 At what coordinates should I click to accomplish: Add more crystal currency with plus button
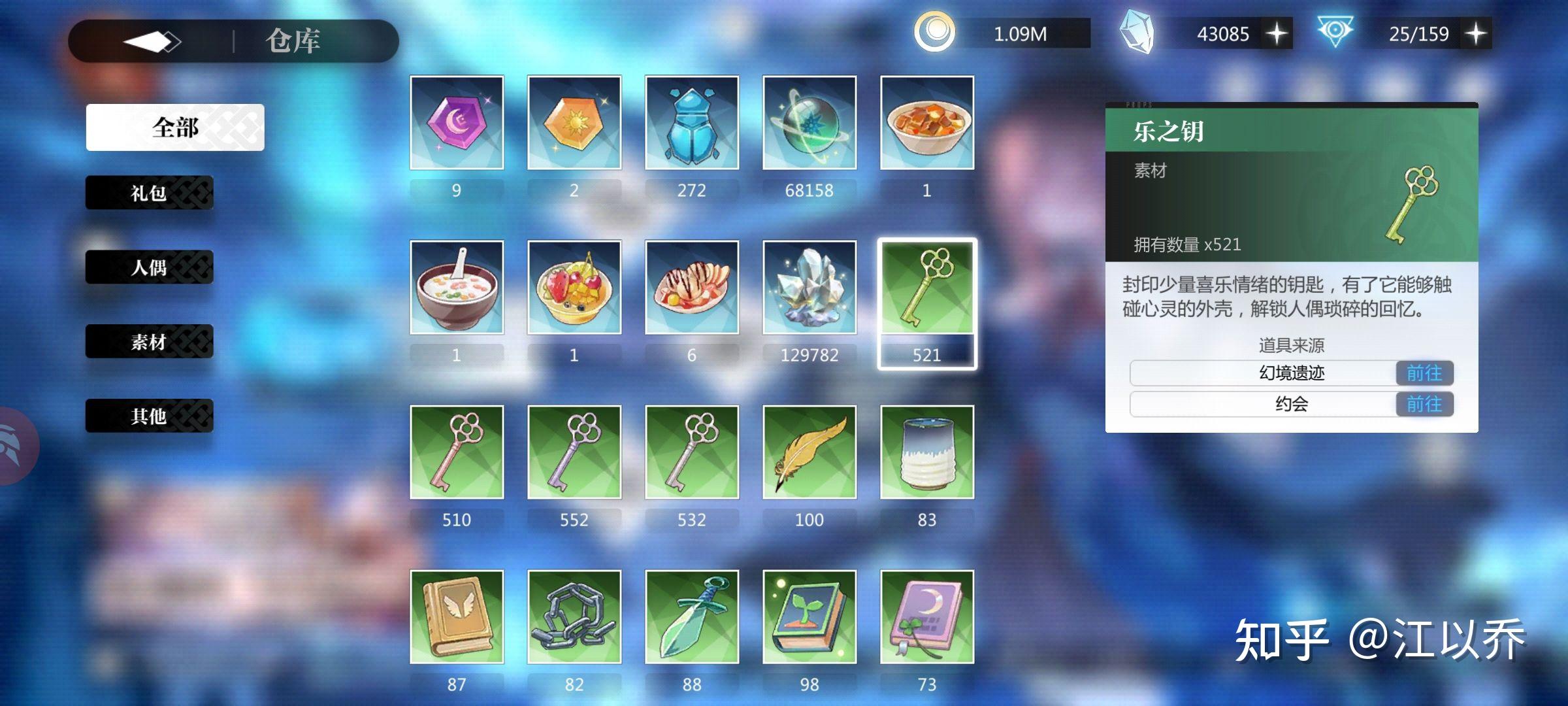click(1277, 33)
